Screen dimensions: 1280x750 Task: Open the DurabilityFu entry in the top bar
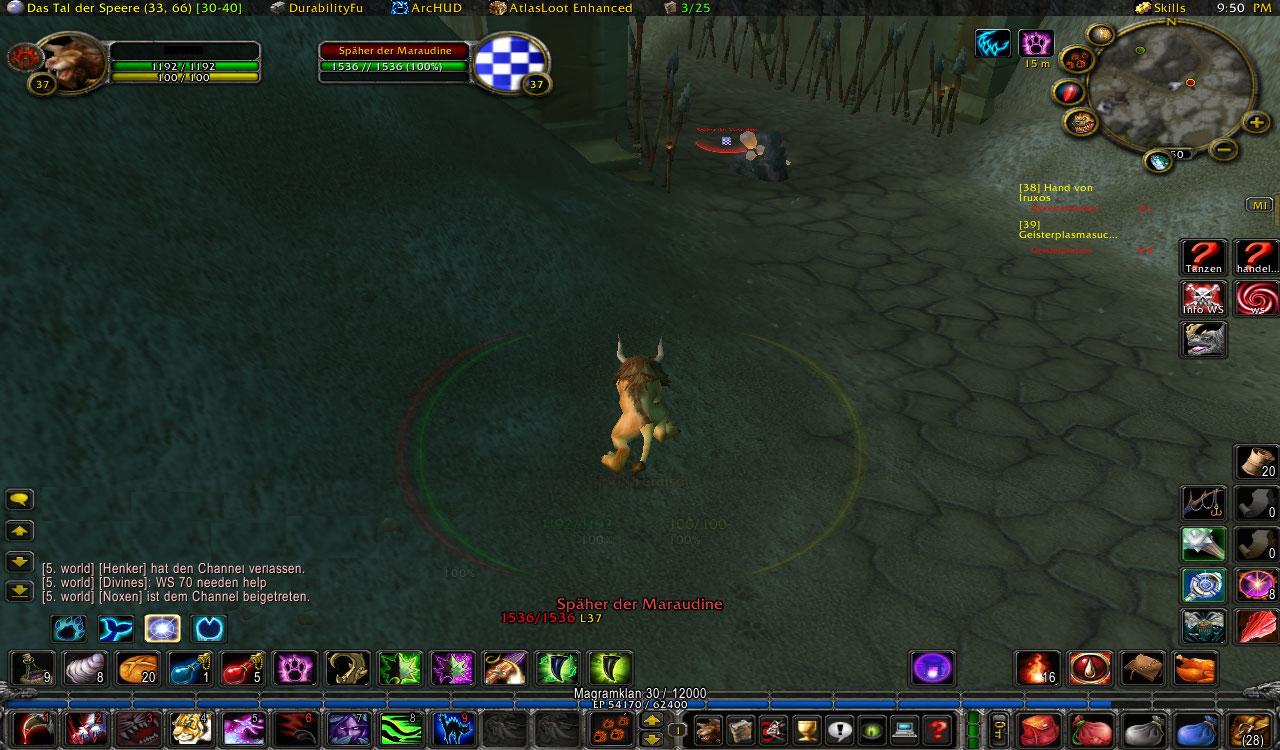tap(317, 8)
